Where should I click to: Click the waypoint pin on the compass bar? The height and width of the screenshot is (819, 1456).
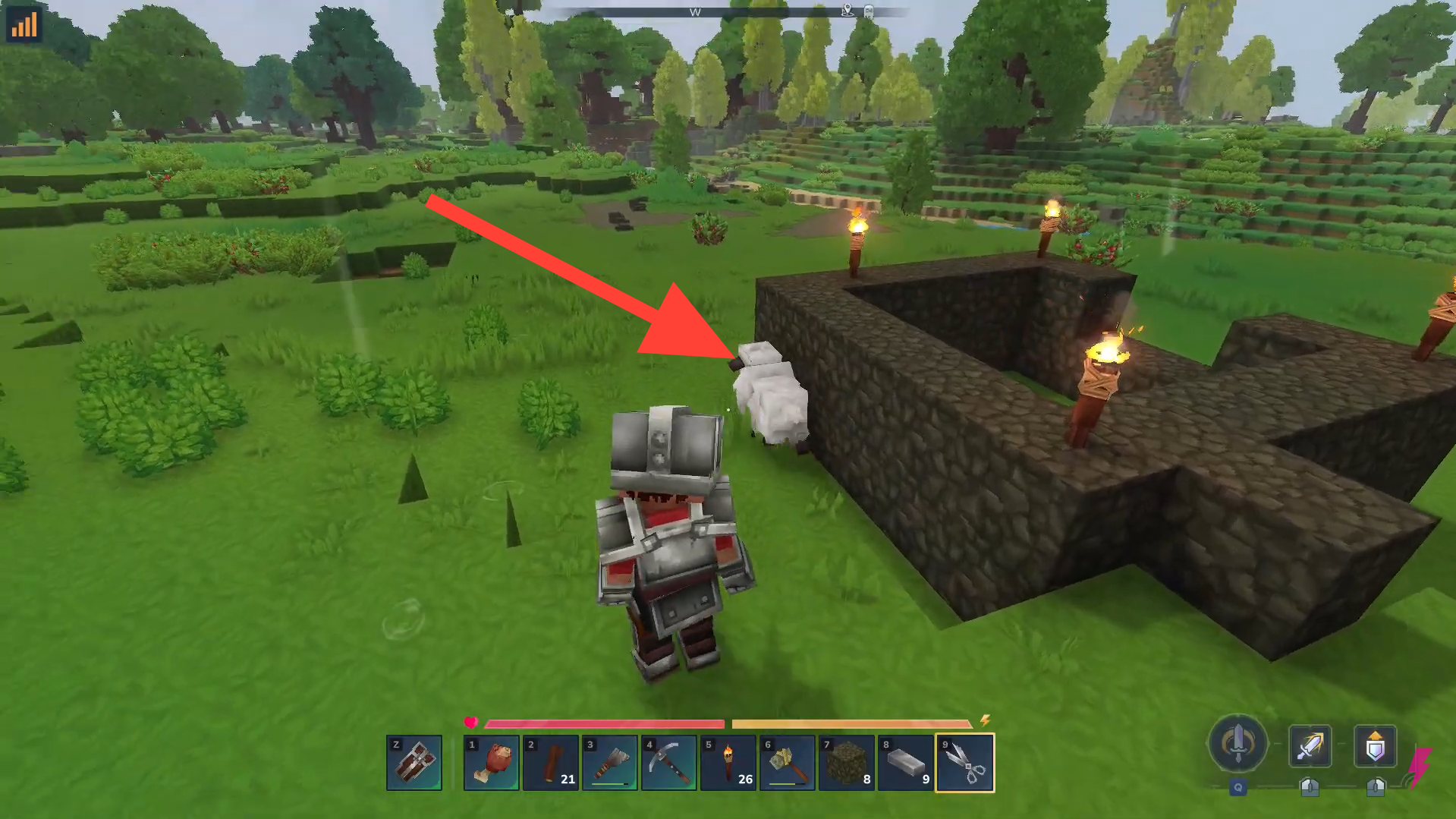tap(846, 12)
